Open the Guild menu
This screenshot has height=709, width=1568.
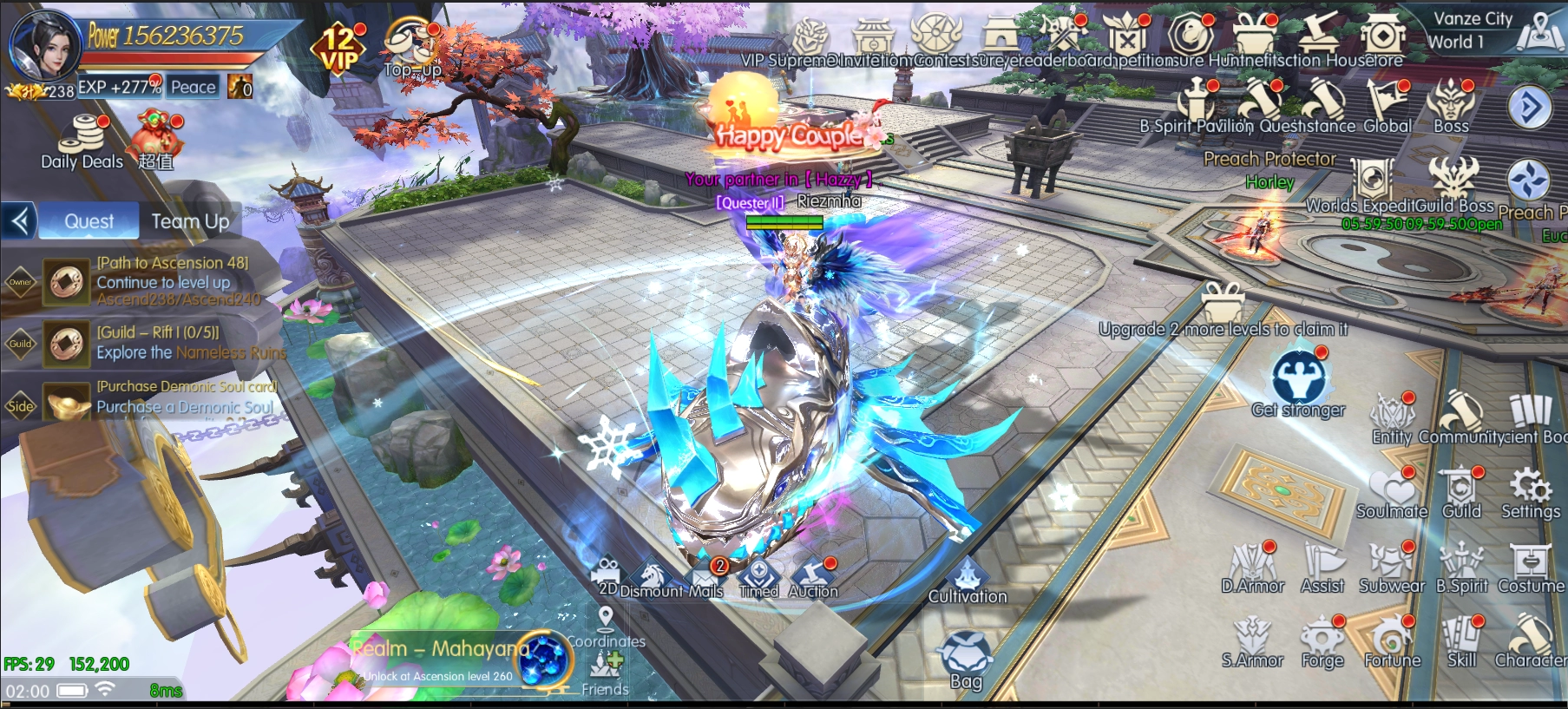(x=1461, y=492)
